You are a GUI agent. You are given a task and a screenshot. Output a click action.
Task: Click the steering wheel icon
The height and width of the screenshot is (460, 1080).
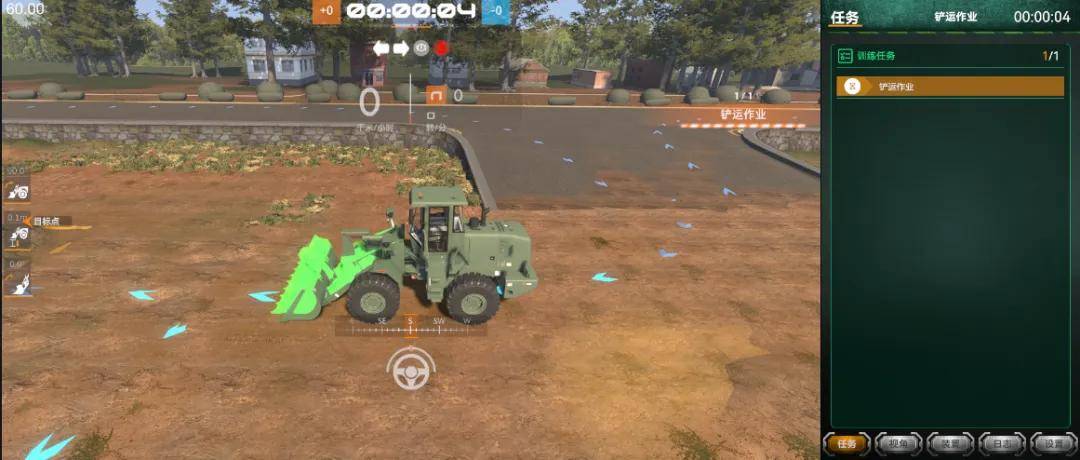tap(410, 370)
